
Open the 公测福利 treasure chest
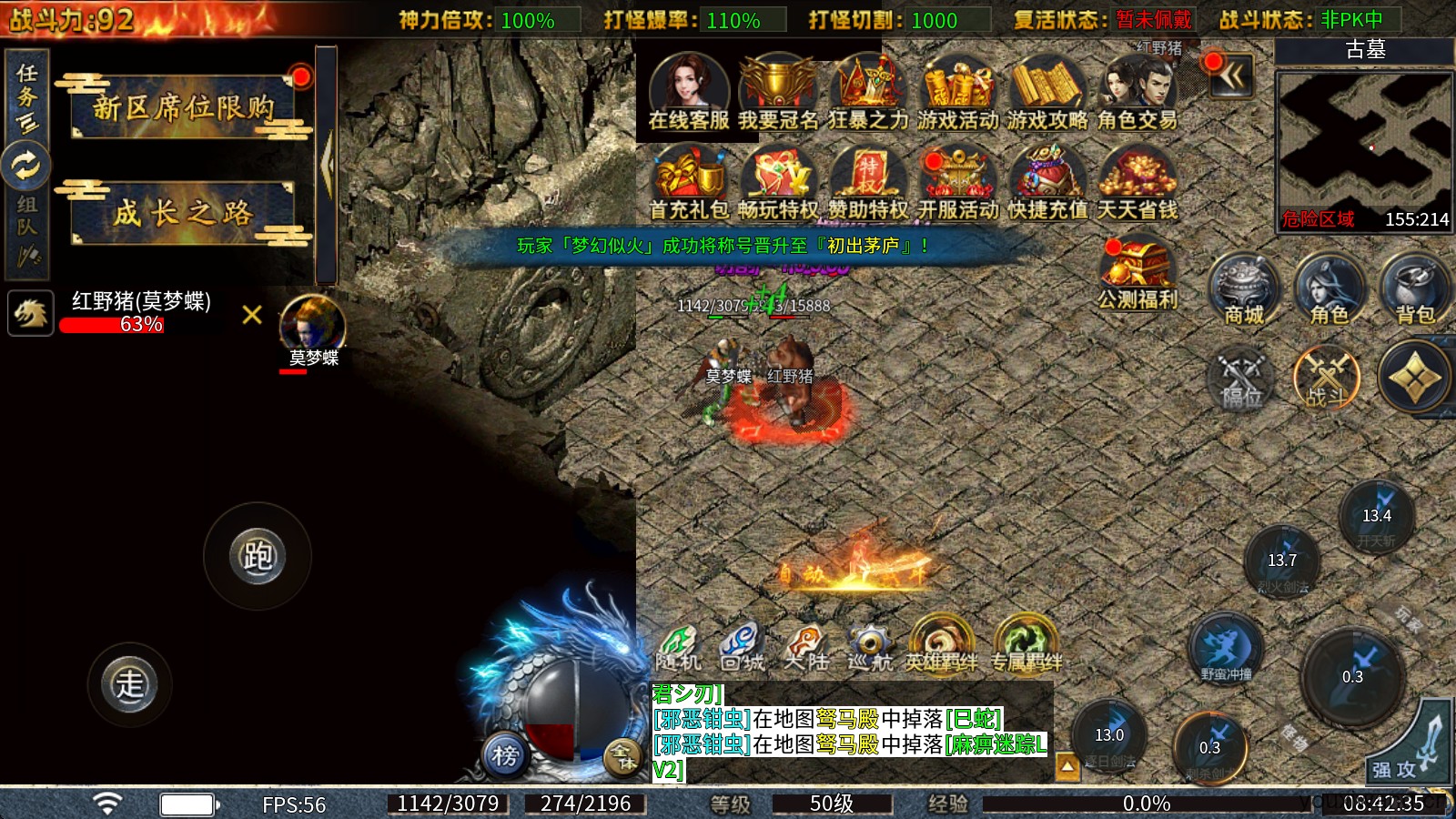click(x=1137, y=274)
